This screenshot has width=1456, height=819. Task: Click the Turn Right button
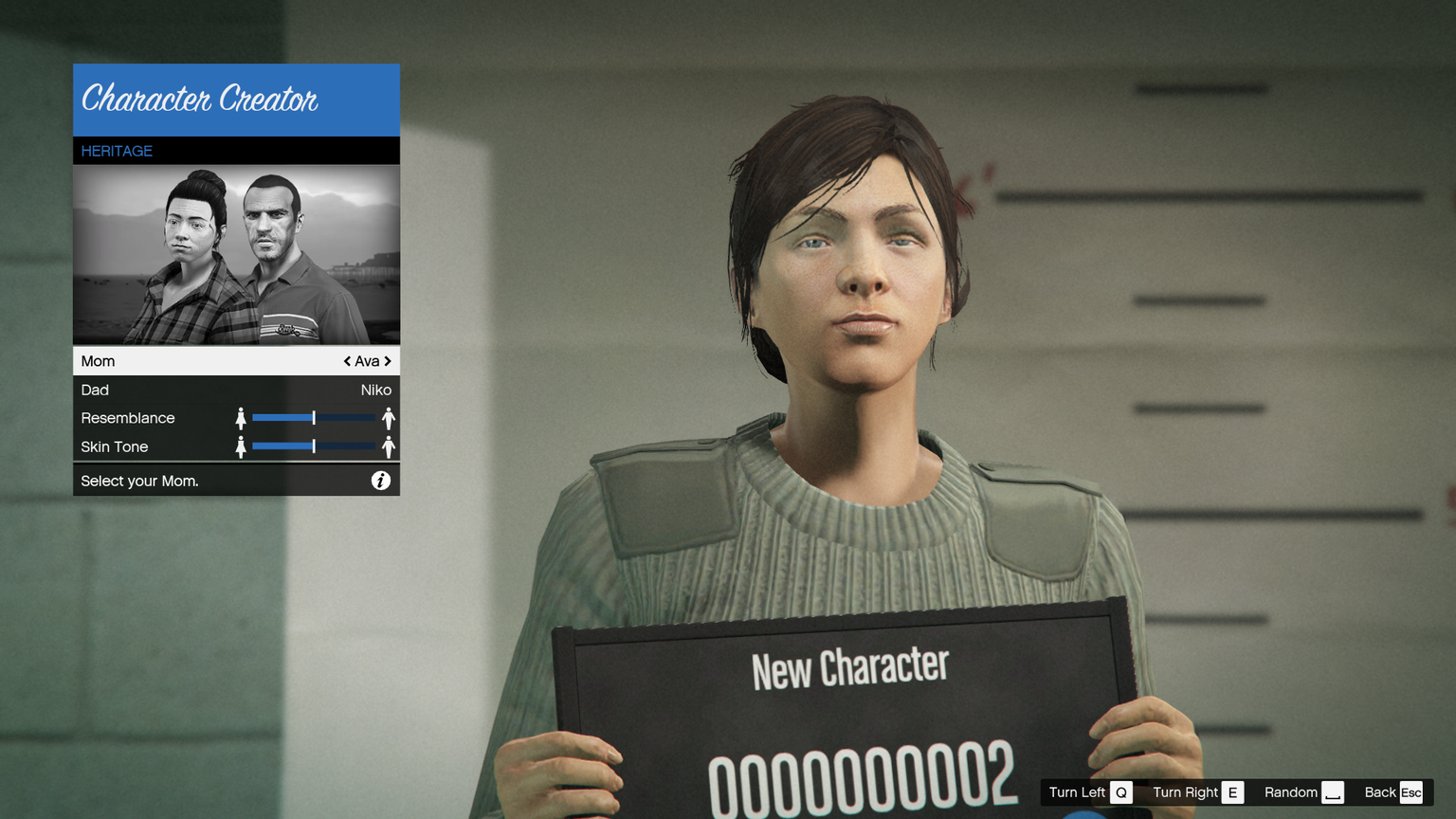point(1197,792)
